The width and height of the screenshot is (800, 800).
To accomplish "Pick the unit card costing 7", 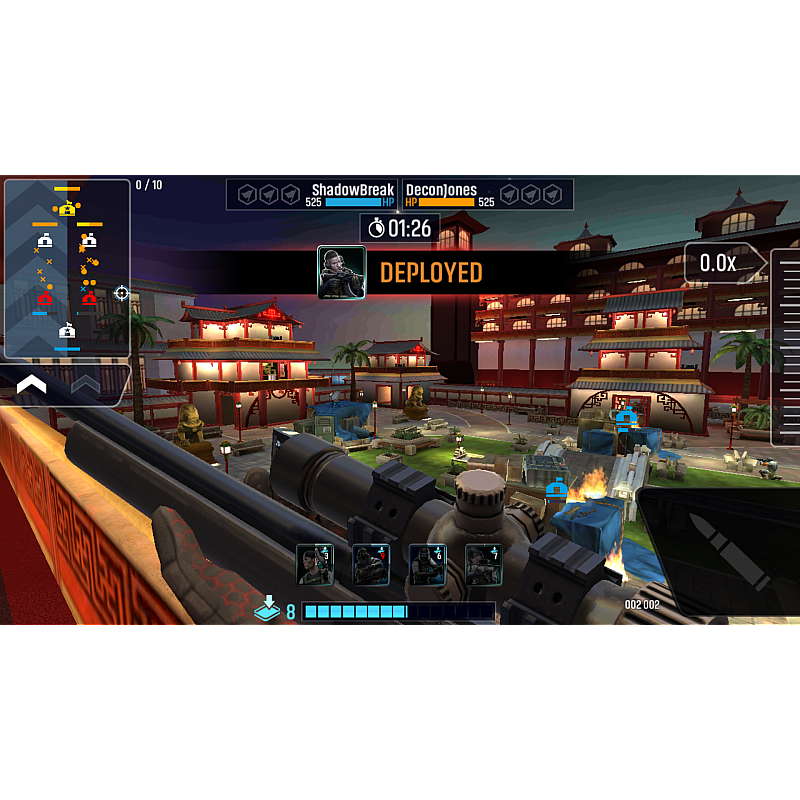I will (x=484, y=565).
